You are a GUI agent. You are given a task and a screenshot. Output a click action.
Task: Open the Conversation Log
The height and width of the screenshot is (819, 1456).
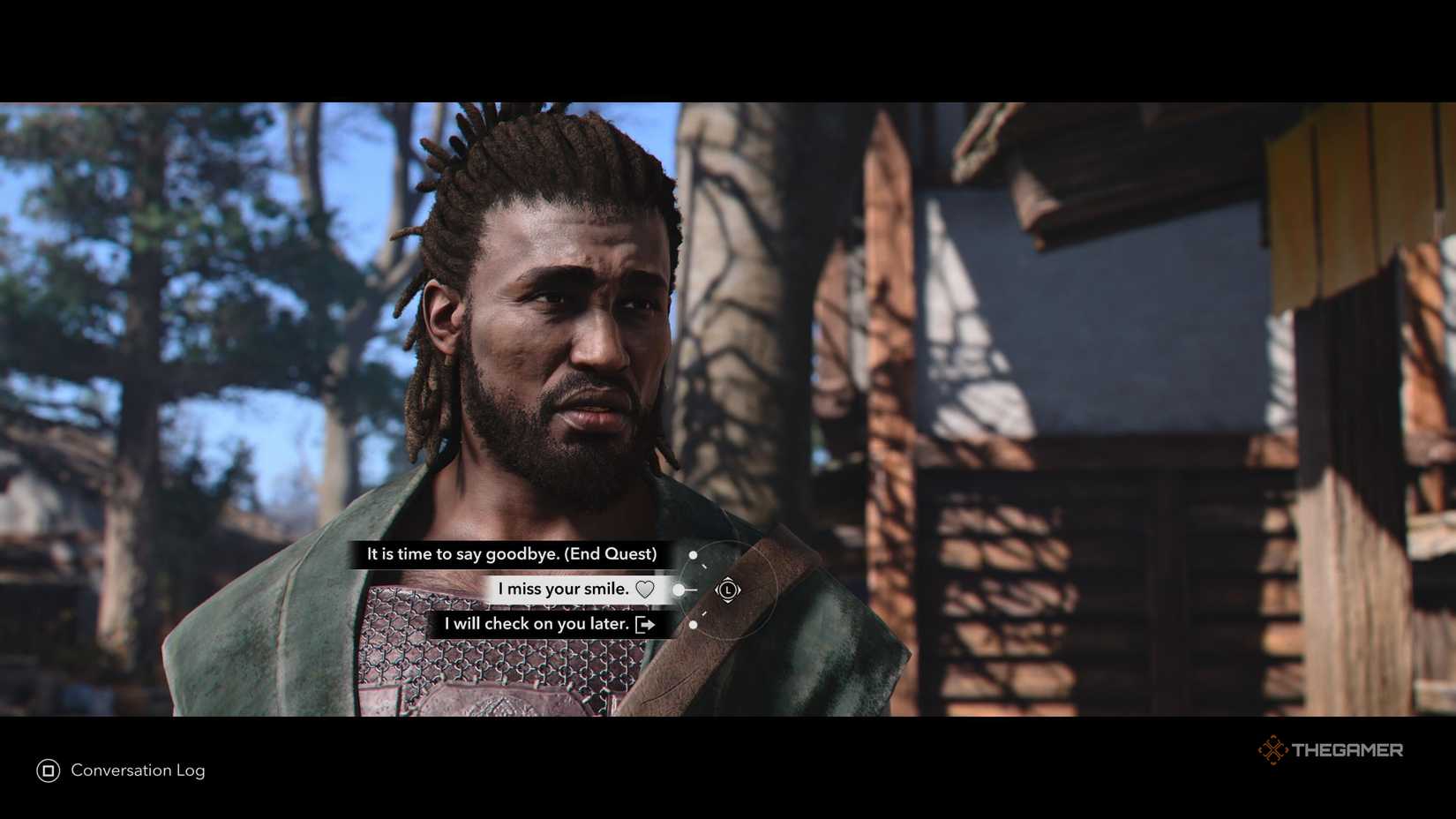[138, 770]
